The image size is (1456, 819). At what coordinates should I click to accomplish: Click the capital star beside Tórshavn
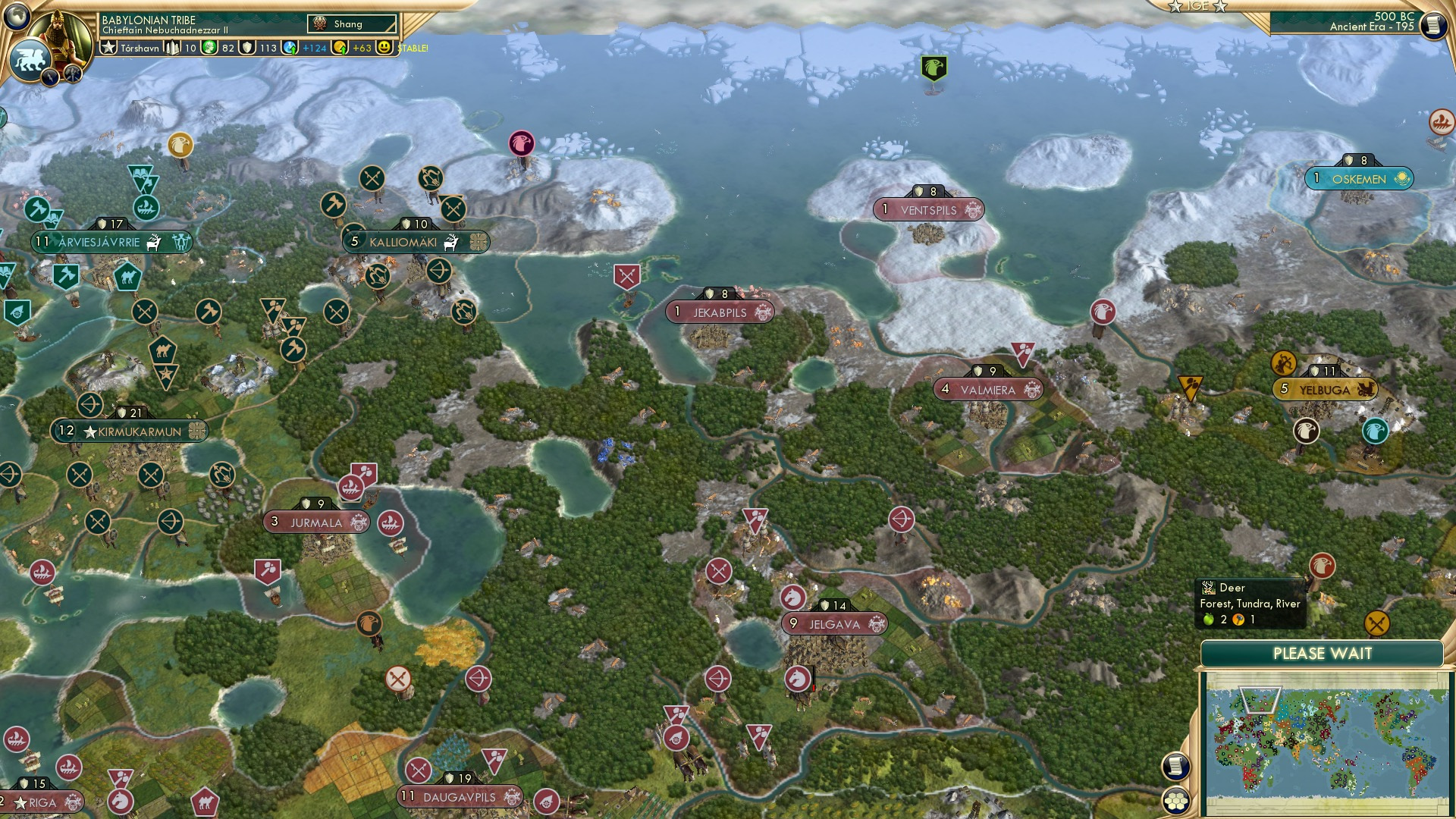pyautogui.click(x=108, y=47)
